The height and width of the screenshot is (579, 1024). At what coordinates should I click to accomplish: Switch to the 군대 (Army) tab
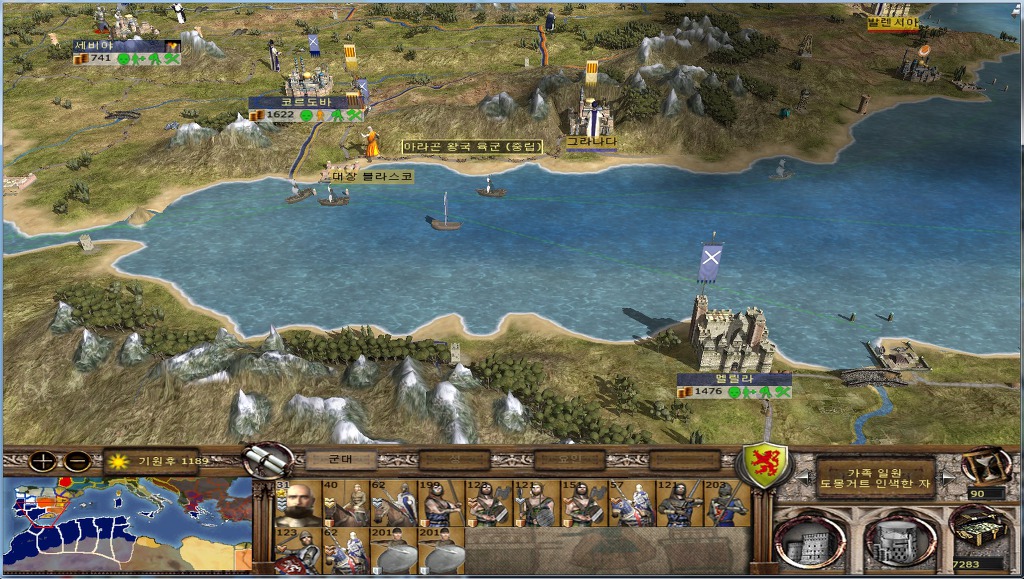[x=339, y=460]
